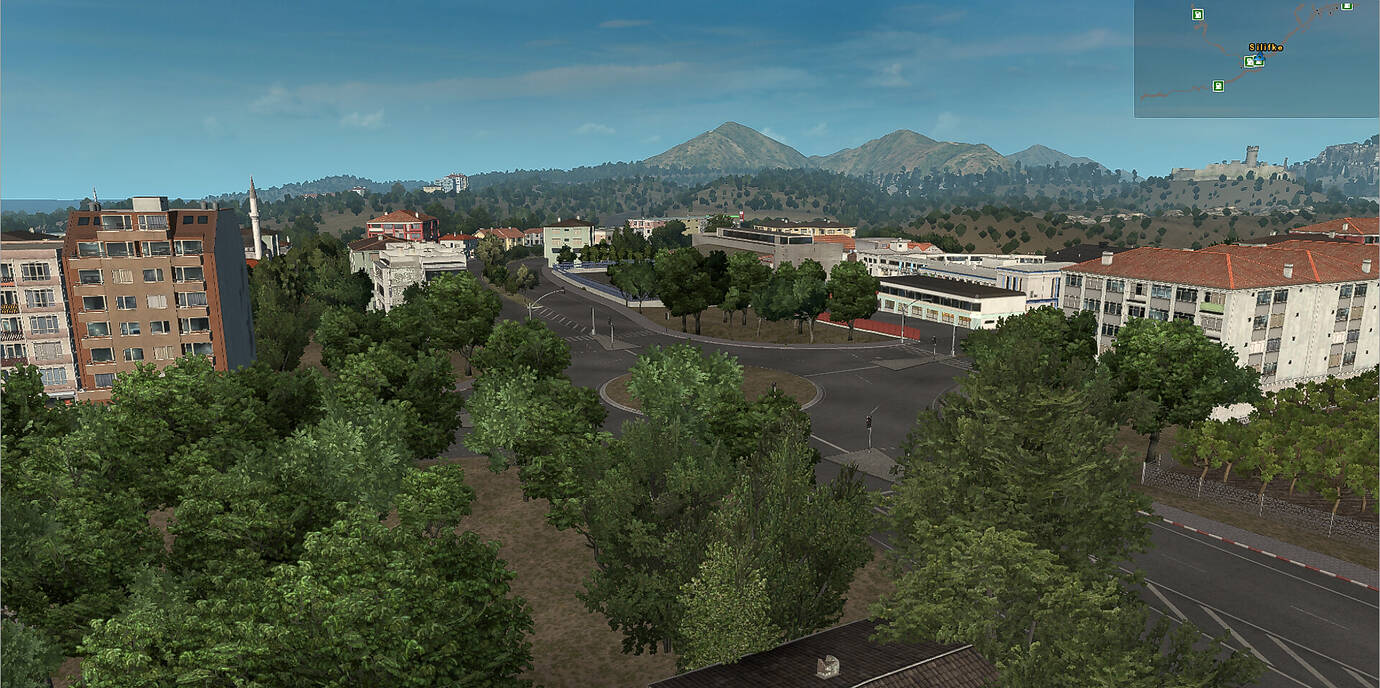Select the upper-left green marker on the minimap

click(1197, 14)
